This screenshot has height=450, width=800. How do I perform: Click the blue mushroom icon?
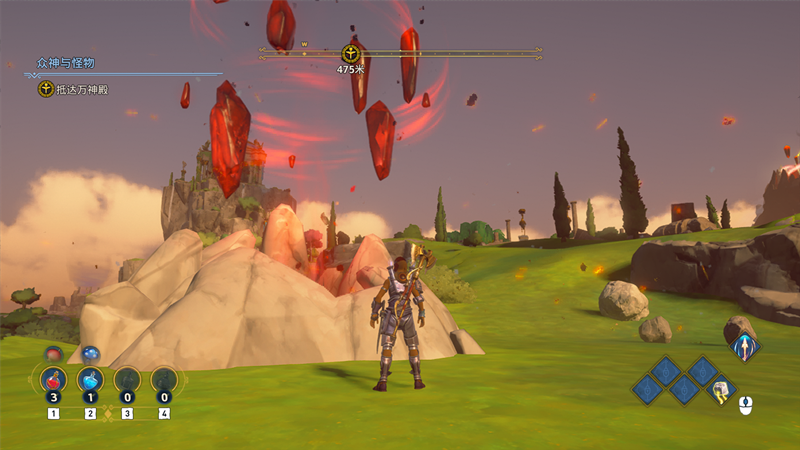(90, 353)
